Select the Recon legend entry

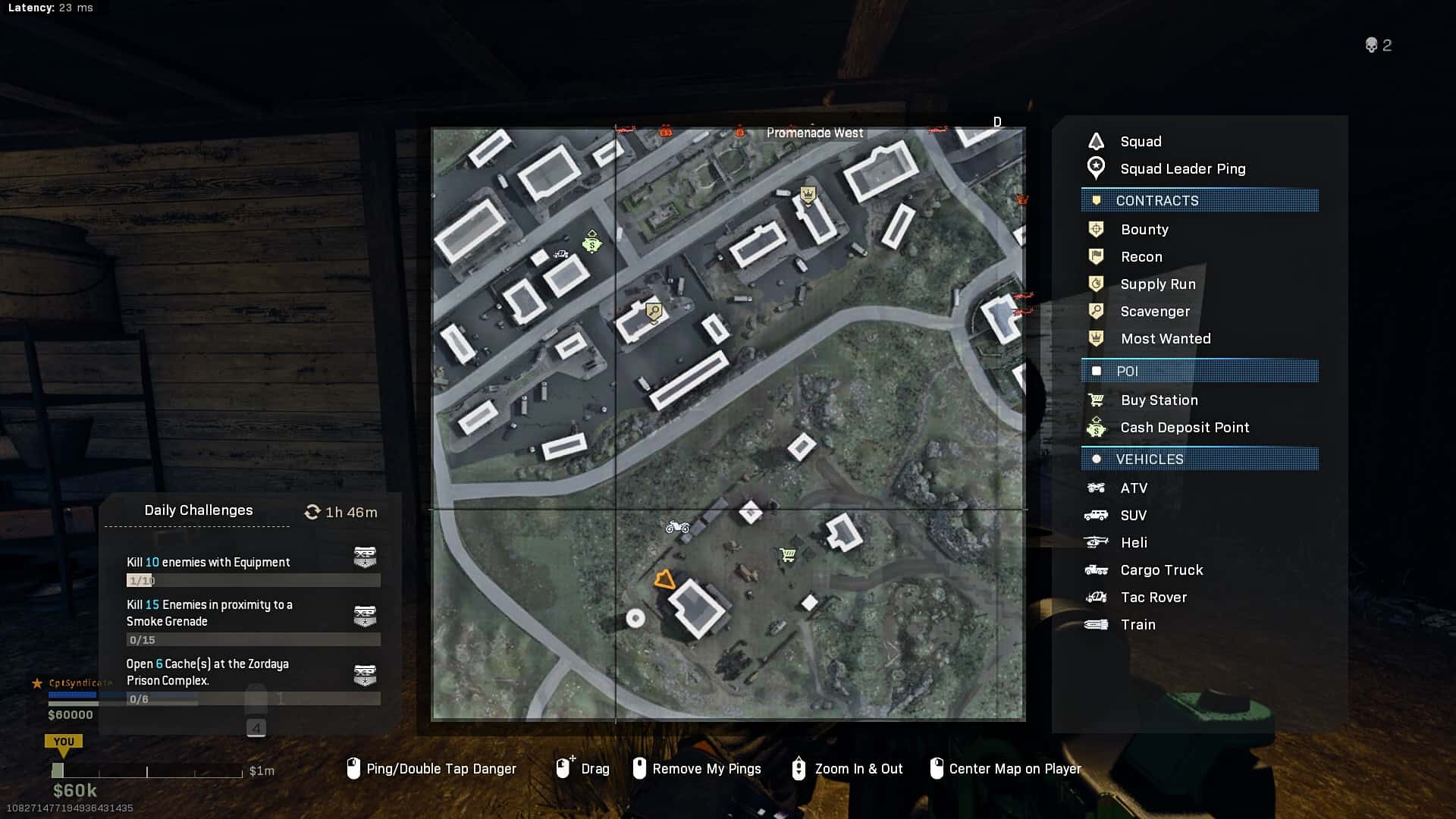coord(1141,257)
